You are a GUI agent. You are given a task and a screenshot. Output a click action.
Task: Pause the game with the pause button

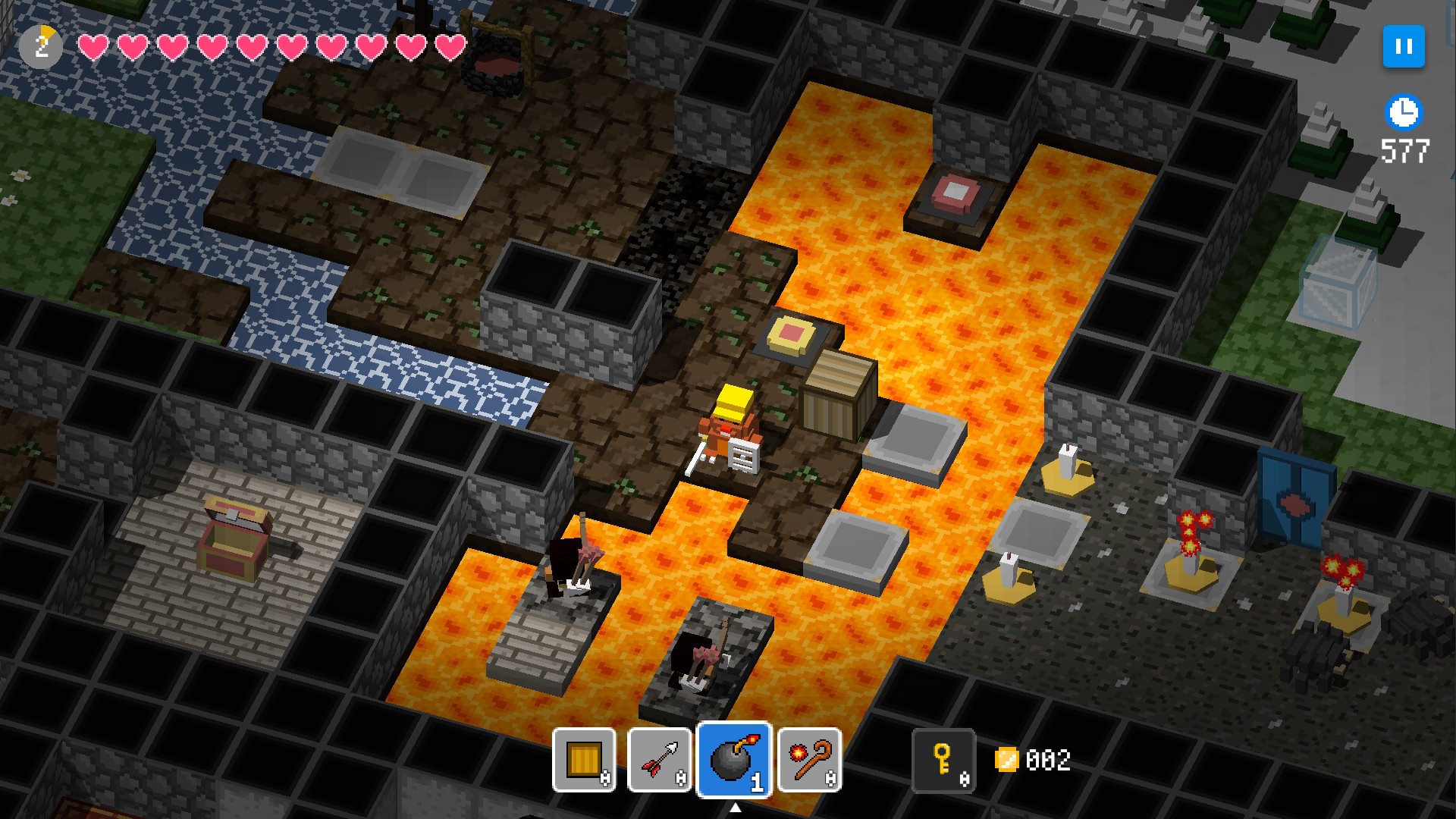(1404, 46)
